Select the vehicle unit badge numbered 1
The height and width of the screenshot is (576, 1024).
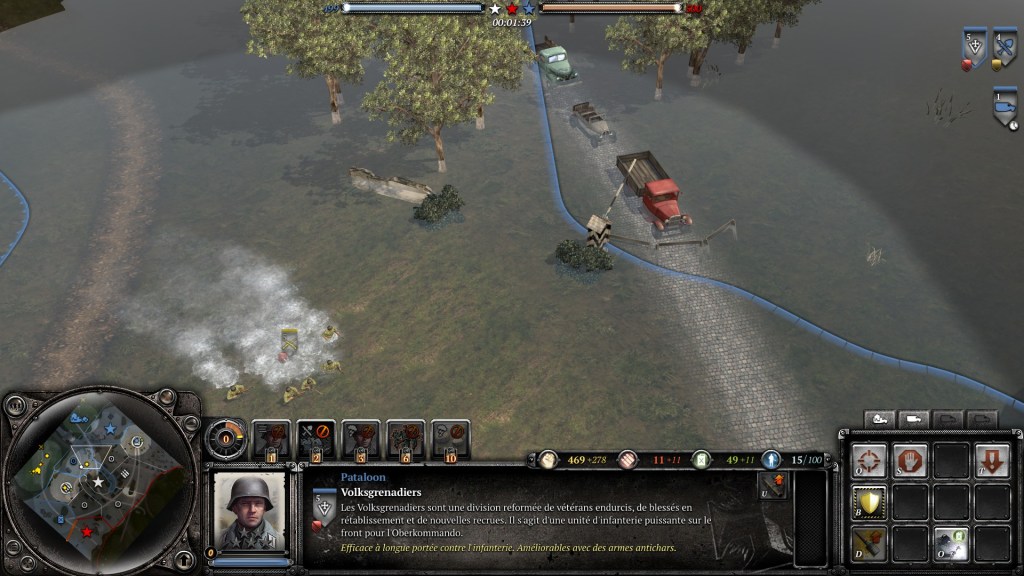[x=1004, y=106]
